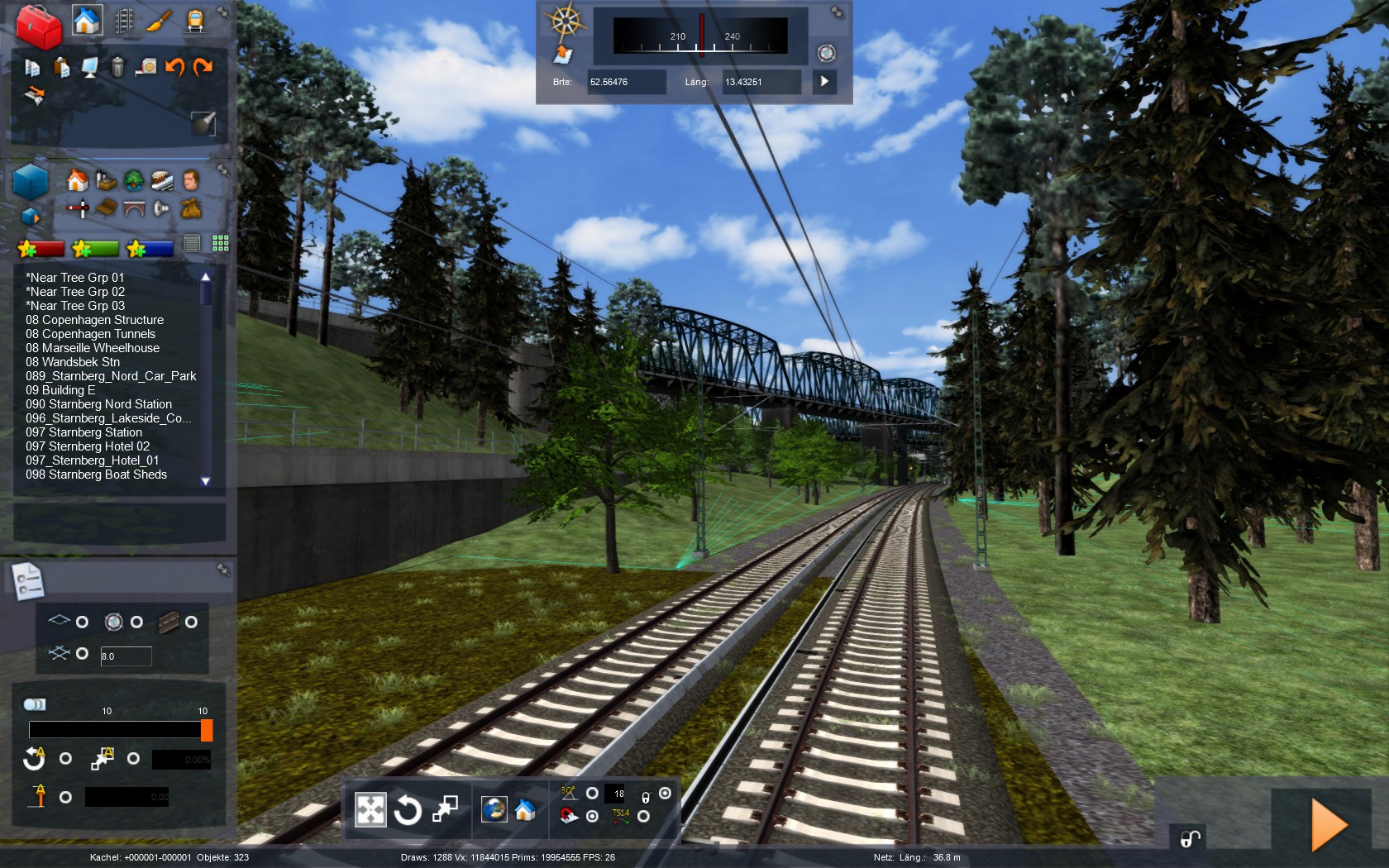Viewport: 1389px width, 868px height.
Task: Choose '097 Starnberg Station' from the list
Action: [x=84, y=432]
